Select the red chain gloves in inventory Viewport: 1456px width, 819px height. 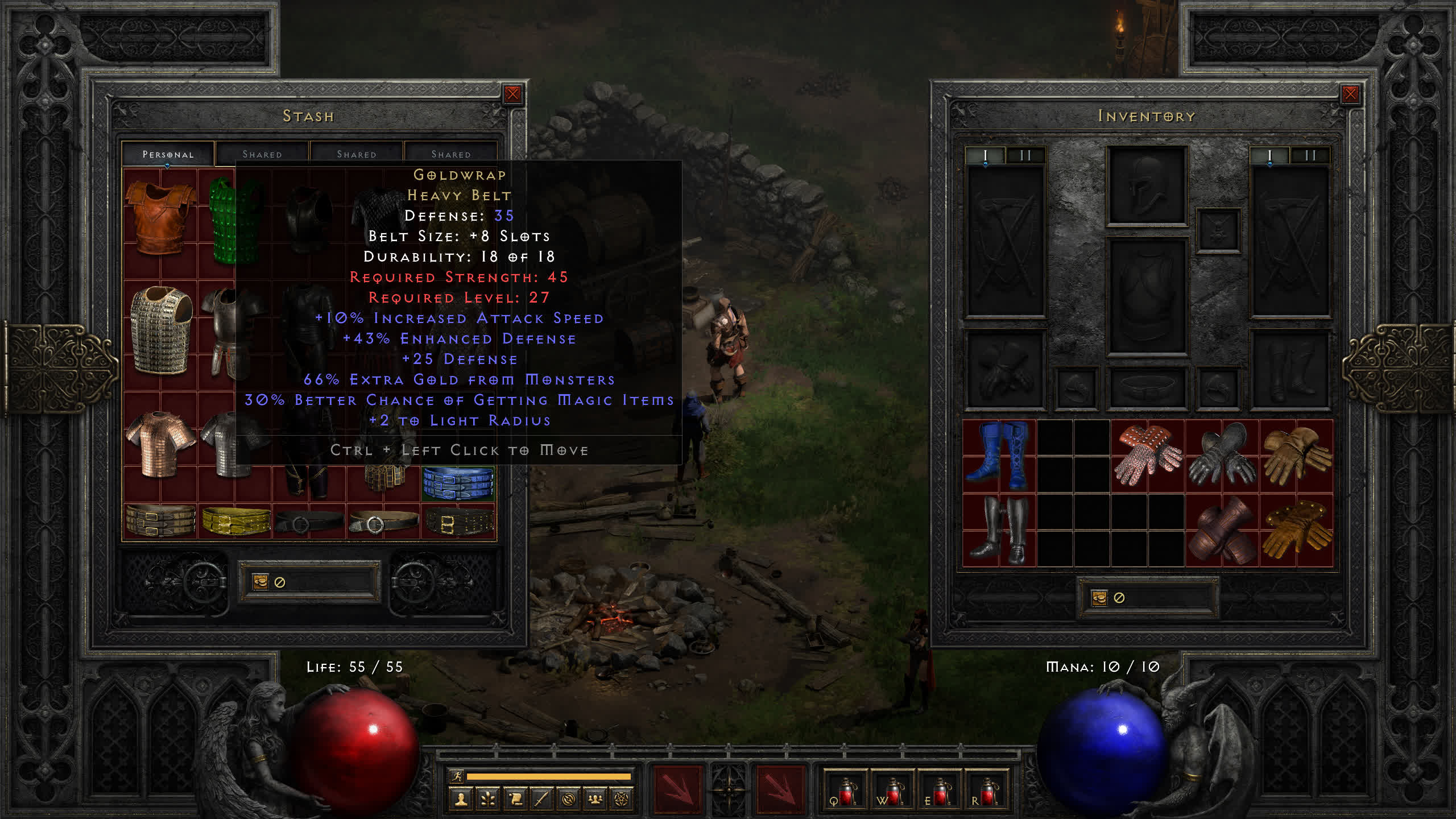click(x=1147, y=456)
